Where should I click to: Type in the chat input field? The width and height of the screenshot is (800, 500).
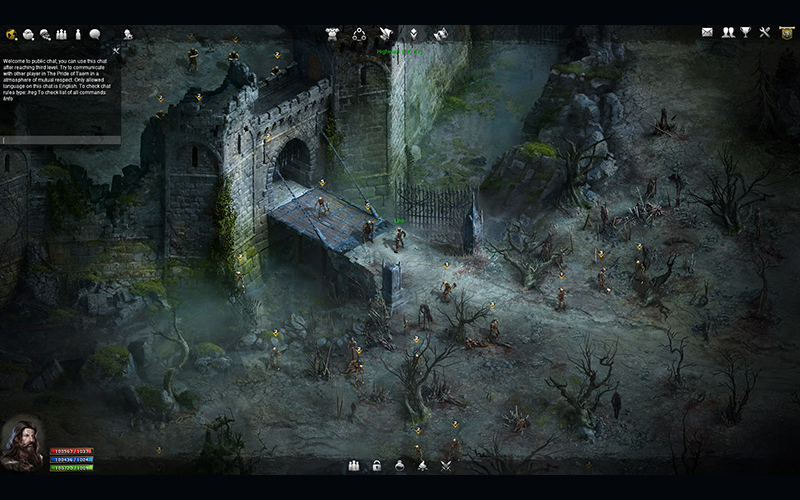click(60, 141)
